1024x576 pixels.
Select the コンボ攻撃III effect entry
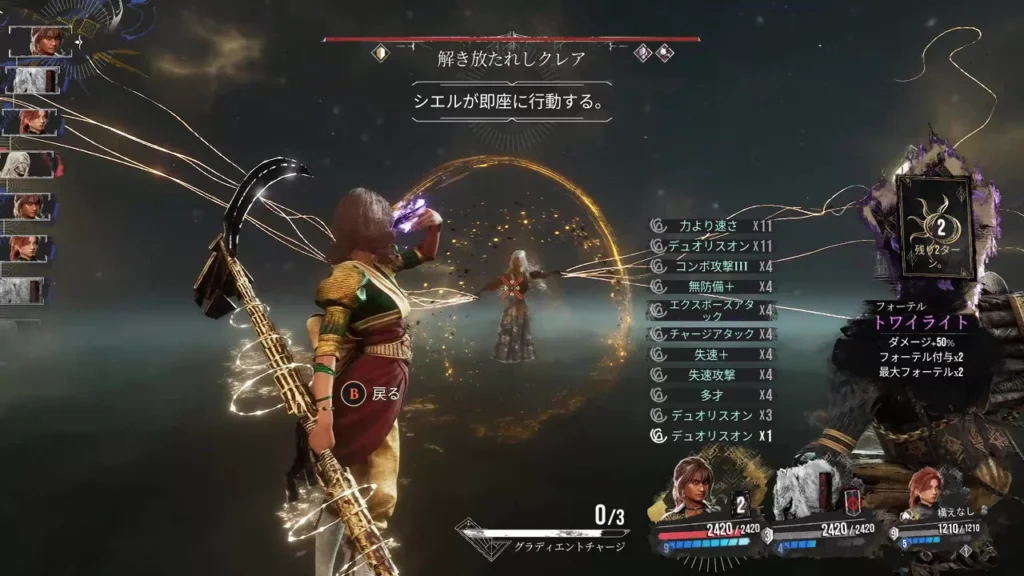pyautogui.click(x=711, y=266)
